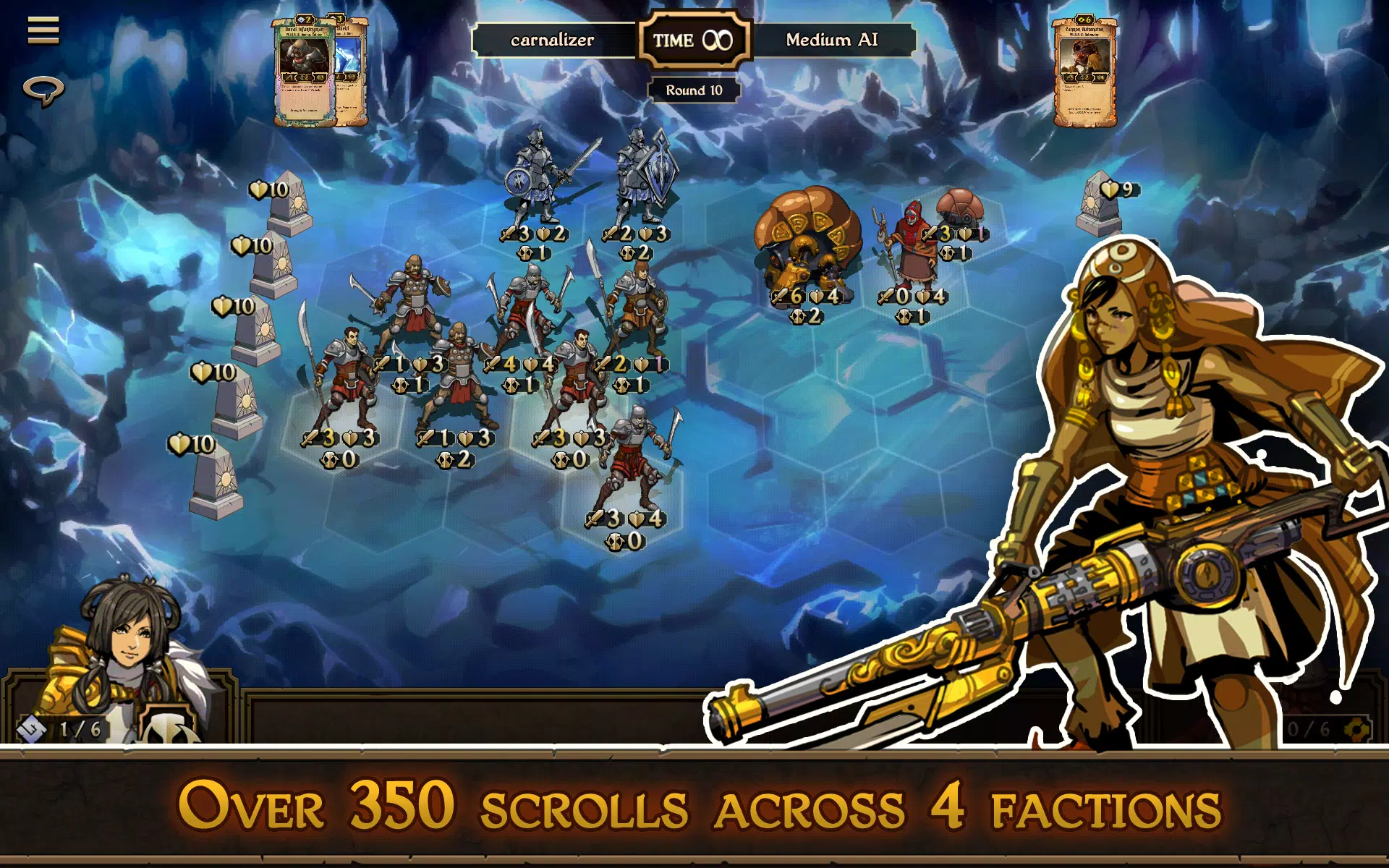
Task: Click the topmost idol showing 10 health
Action: click(x=289, y=203)
